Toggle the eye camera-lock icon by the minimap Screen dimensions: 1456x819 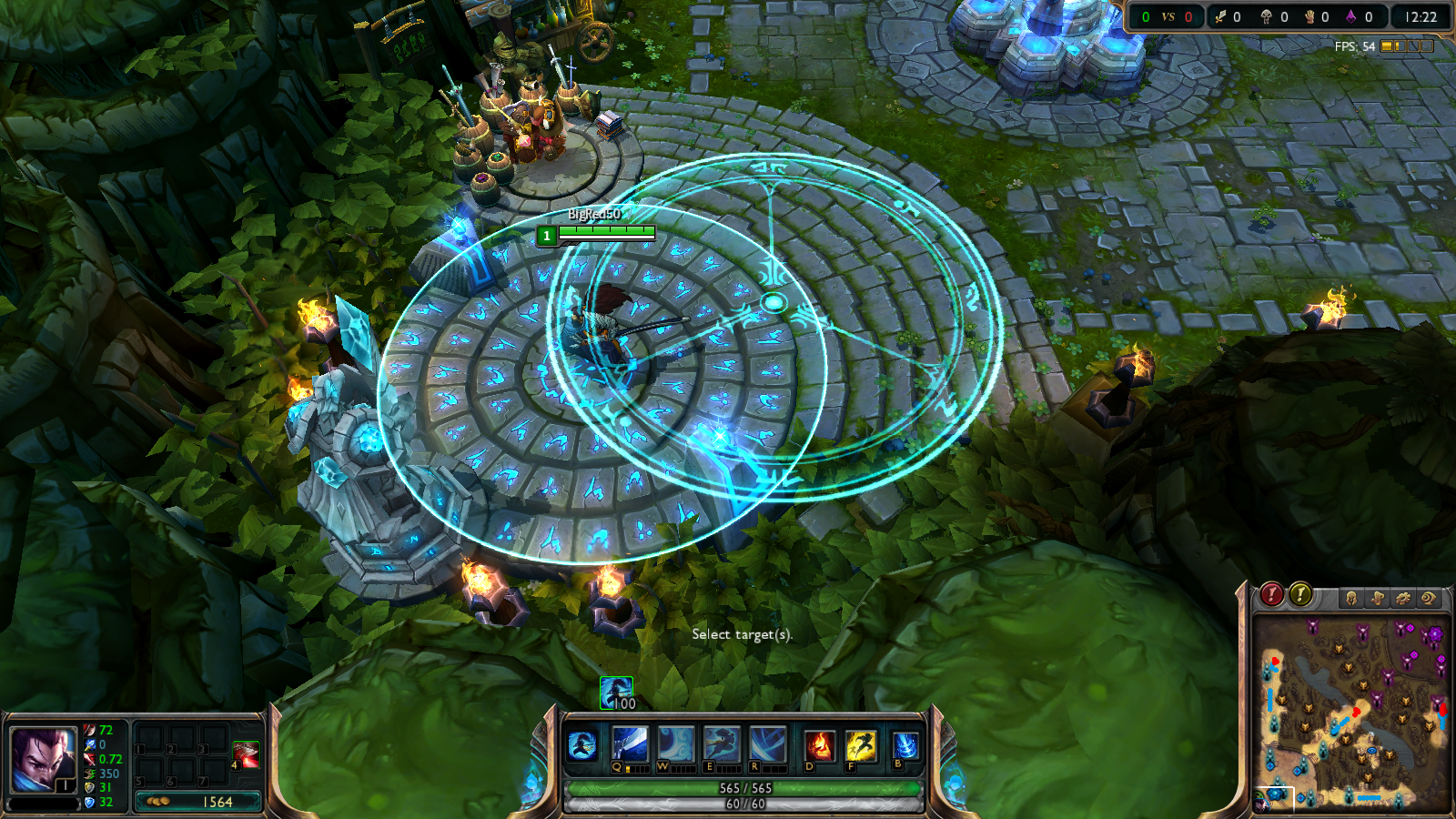[1430, 598]
